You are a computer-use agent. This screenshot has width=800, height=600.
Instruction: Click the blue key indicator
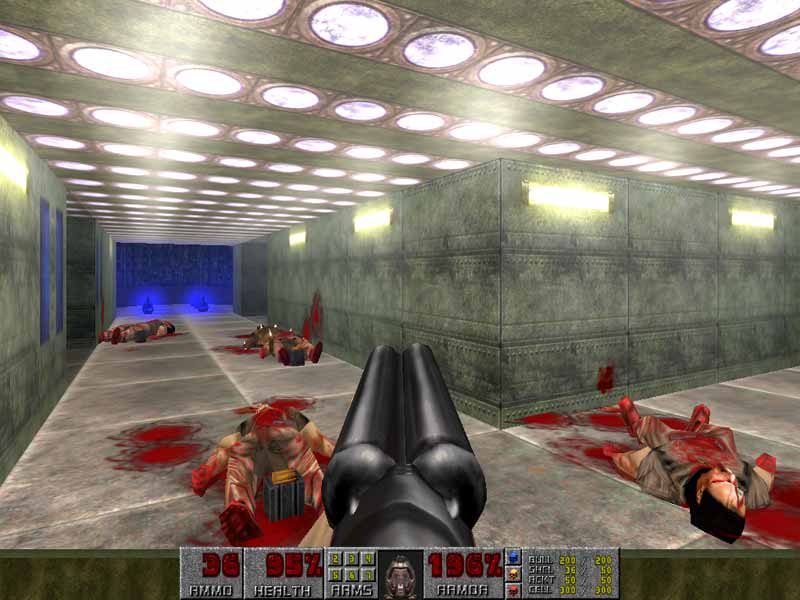pyautogui.click(x=514, y=557)
